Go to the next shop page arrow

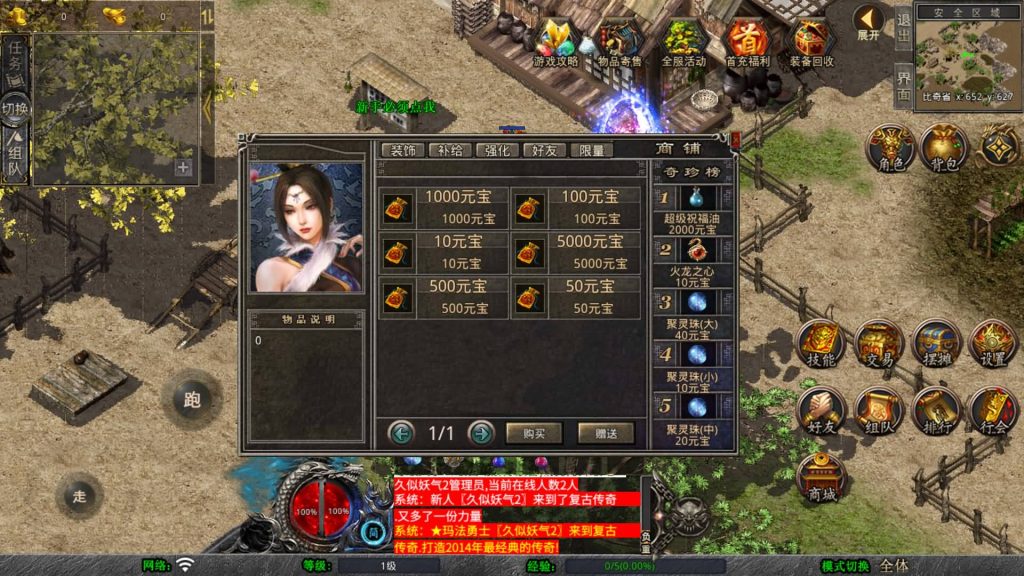(x=481, y=433)
